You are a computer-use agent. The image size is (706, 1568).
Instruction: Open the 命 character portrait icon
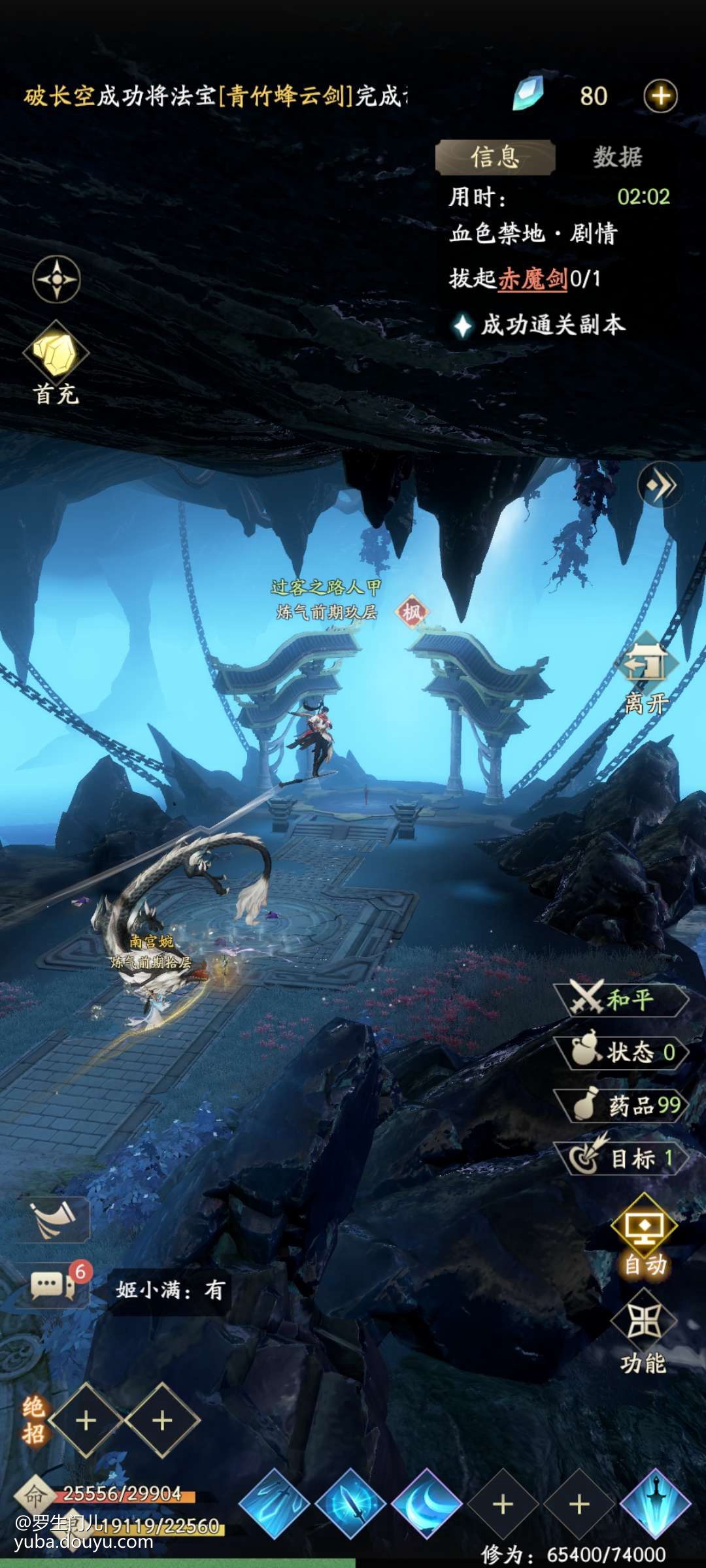click(x=34, y=1494)
